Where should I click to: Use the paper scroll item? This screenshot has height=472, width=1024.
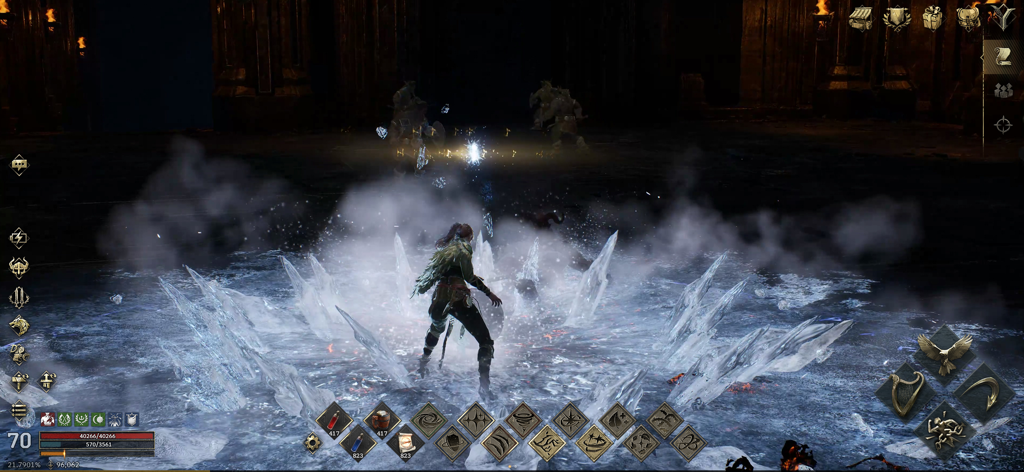[x=405, y=441]
